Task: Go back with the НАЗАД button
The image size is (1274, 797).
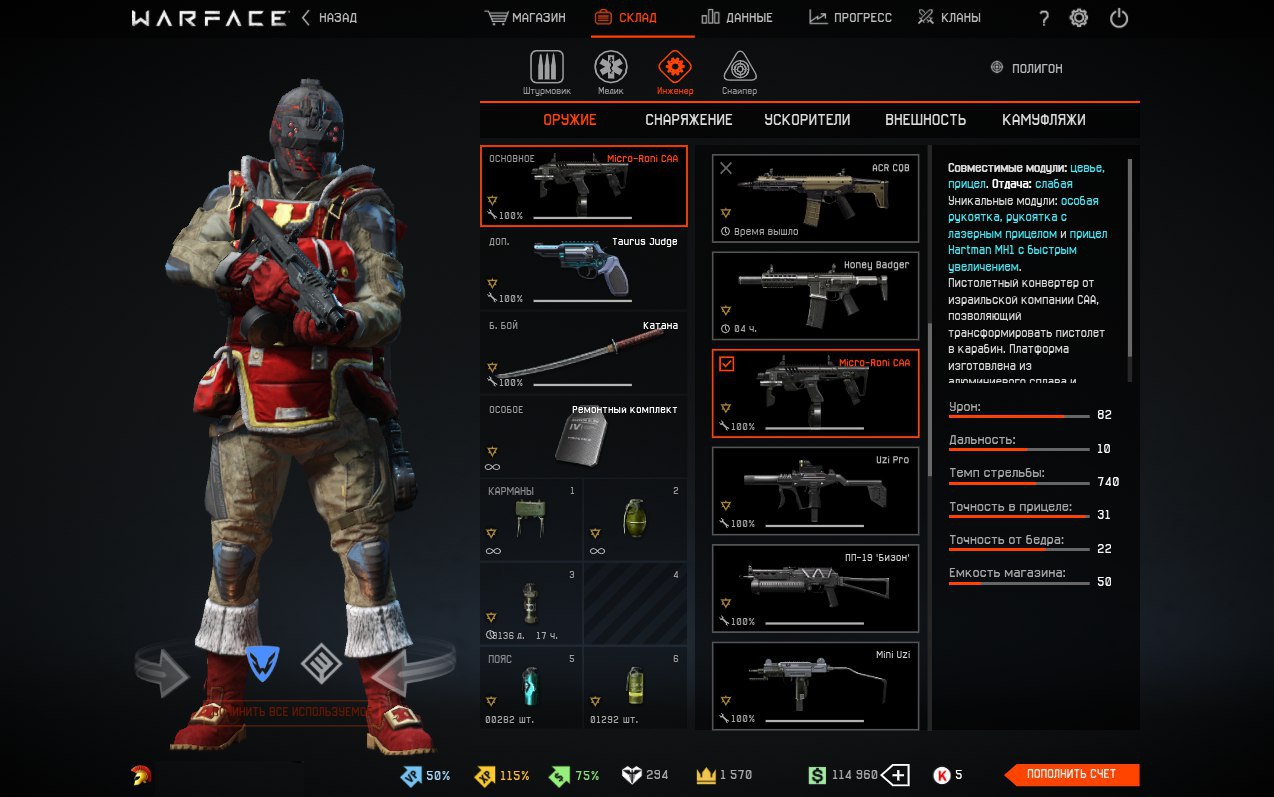Action: pos(329,18)
